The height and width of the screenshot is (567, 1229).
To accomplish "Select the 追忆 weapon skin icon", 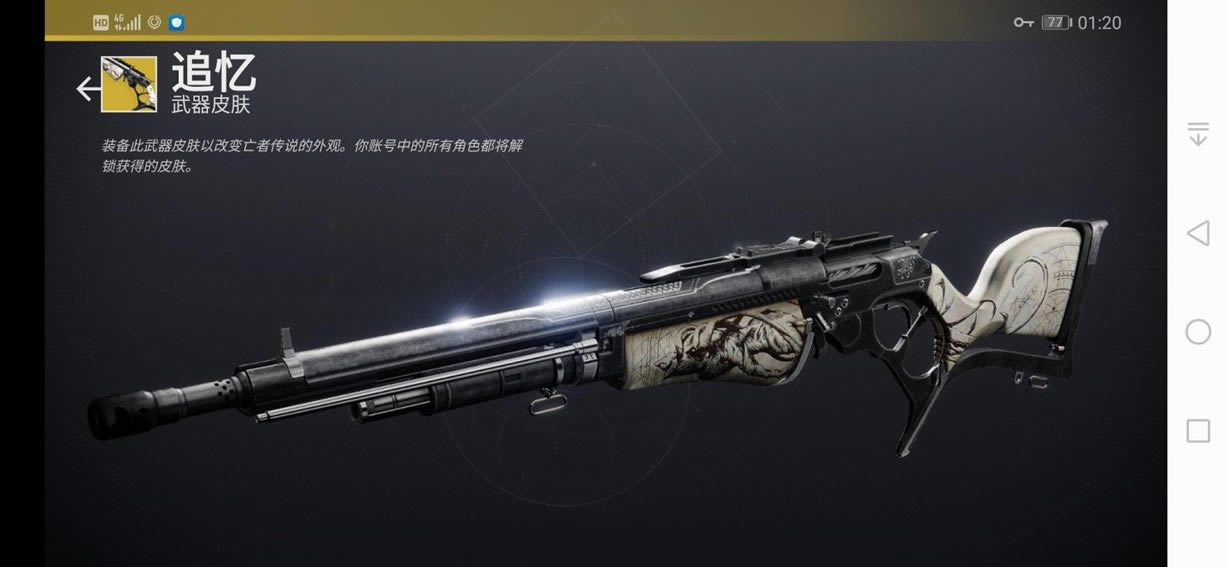I will coord(129,84).
